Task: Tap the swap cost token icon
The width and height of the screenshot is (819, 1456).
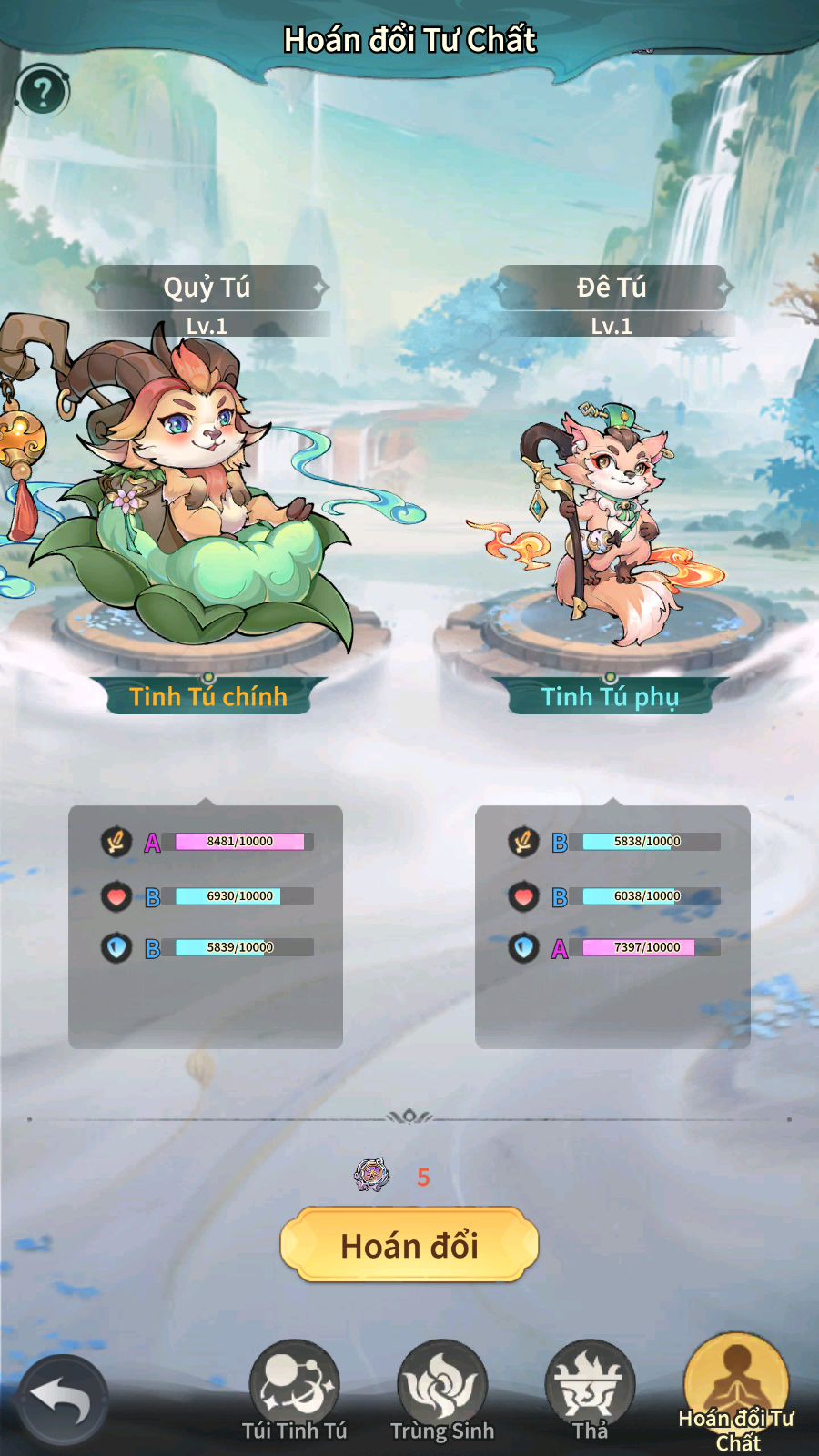Action: [x=371, y=1176]
